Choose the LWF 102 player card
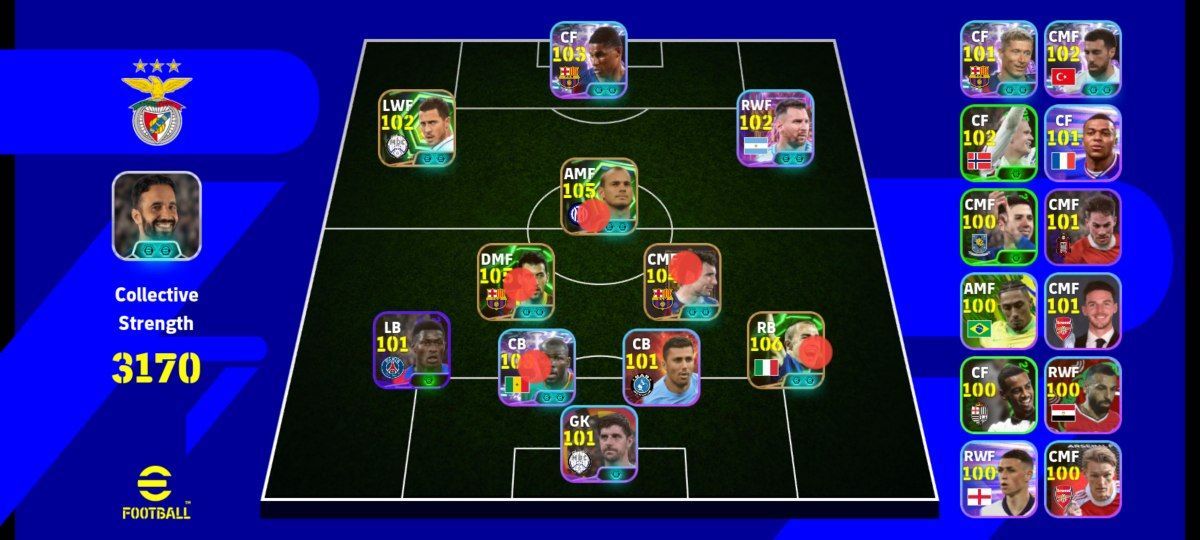 pyautogui.click(x=416, y=128)
